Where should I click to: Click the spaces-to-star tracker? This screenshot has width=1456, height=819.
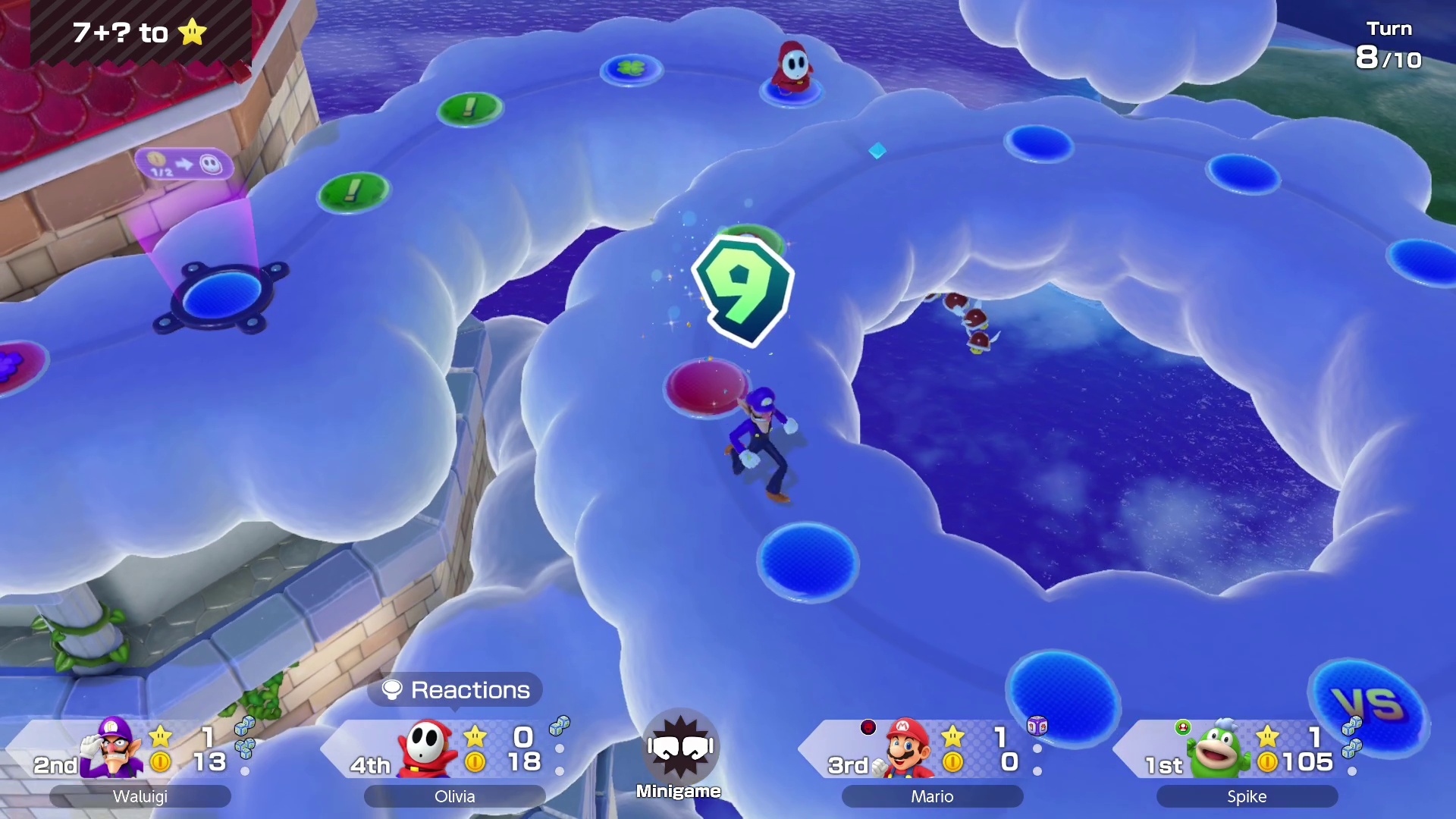coord(140,33)
